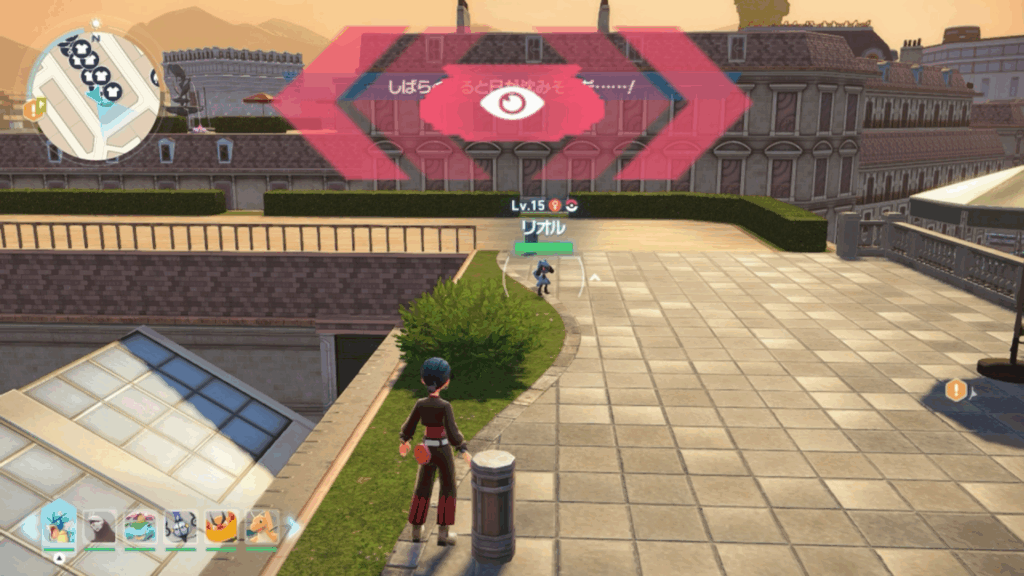Choose Dragonite in the party bar
Image resolution: width=1024 pixels, height=576 pixels.
[263, 527]
